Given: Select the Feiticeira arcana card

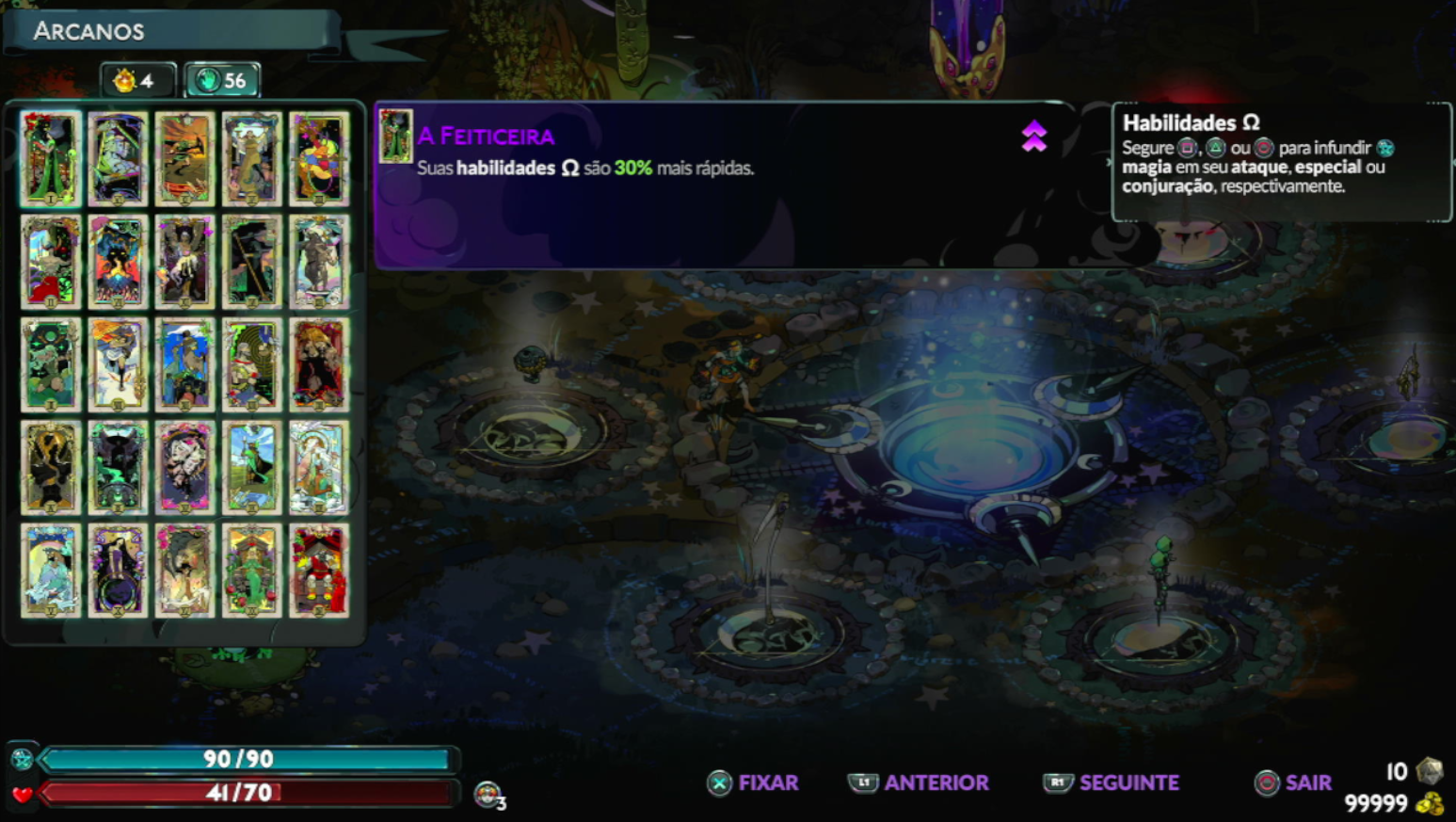Looking at the screenshot, I should coord(51,158).
